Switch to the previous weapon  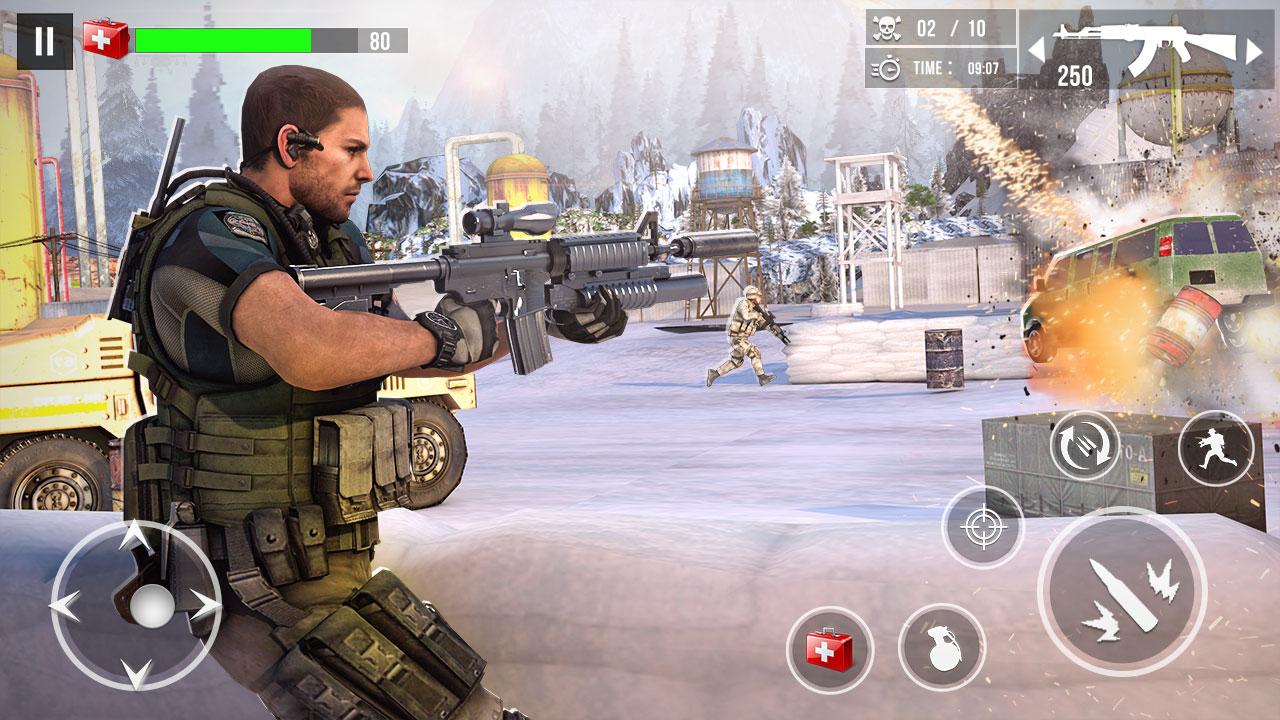[x=1037, y=48]
